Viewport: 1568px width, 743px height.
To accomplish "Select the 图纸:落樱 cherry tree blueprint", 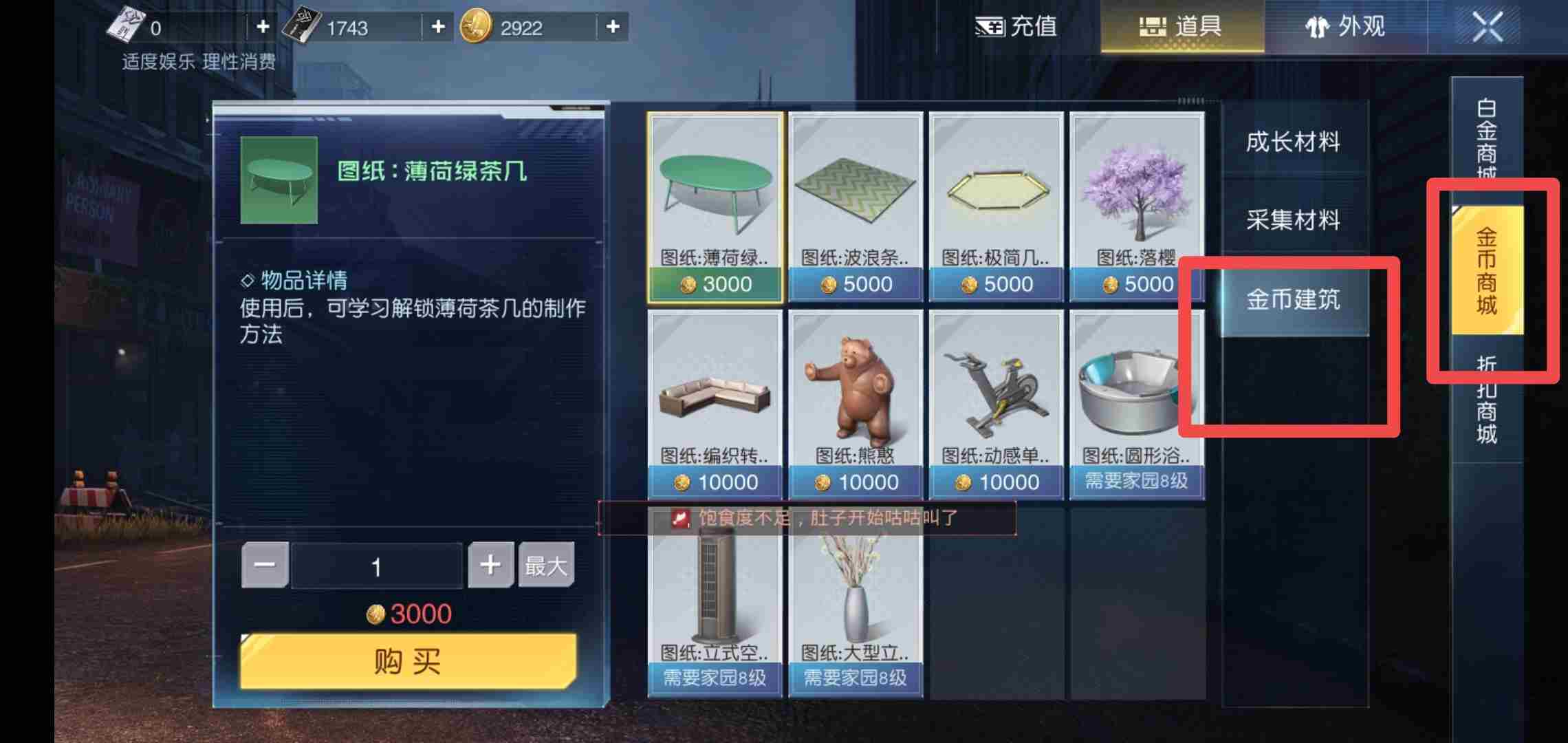I will click(x=1135, y=200).
